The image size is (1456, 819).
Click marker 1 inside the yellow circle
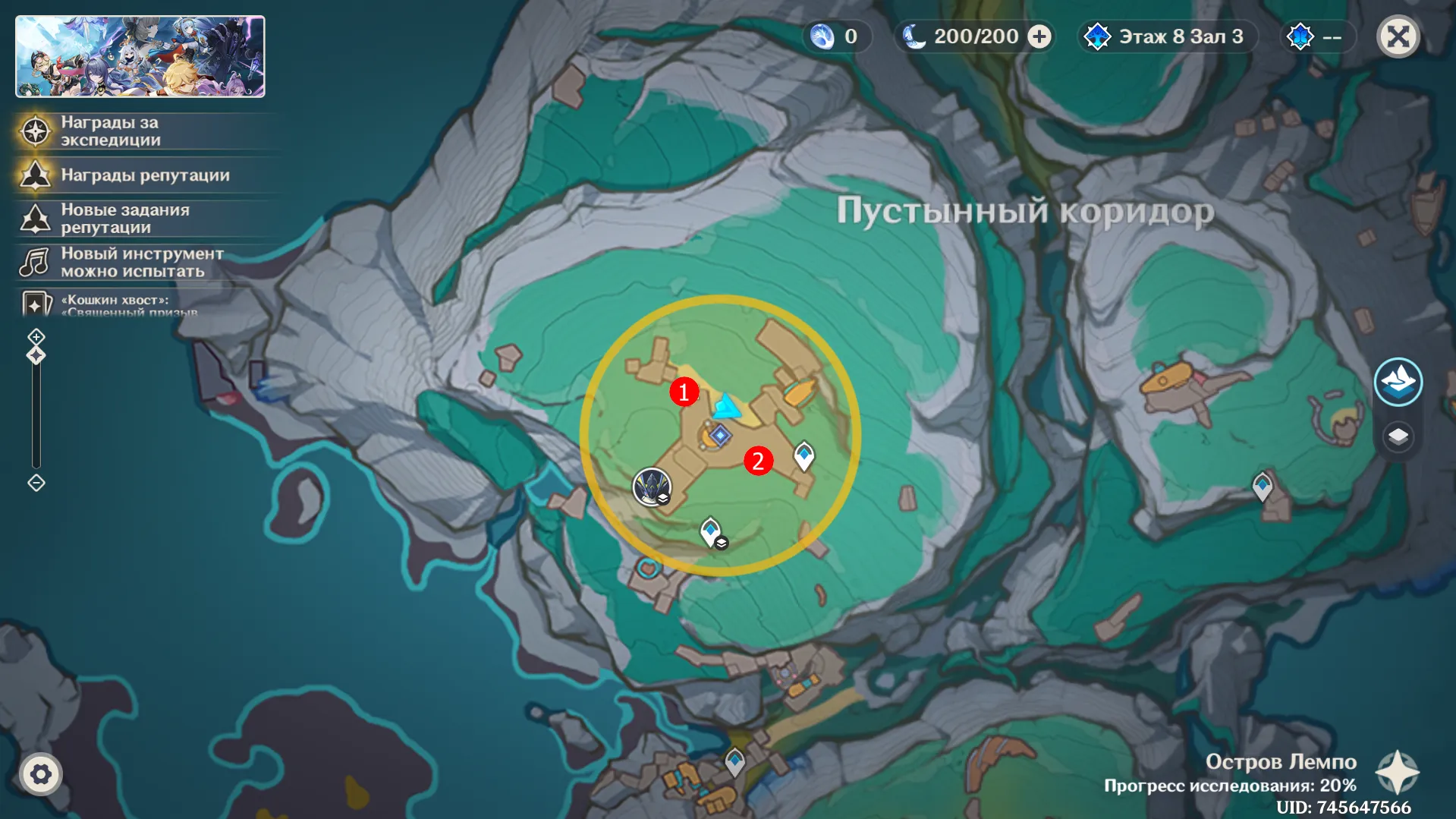pyautogui.click(x=684, y=393)
